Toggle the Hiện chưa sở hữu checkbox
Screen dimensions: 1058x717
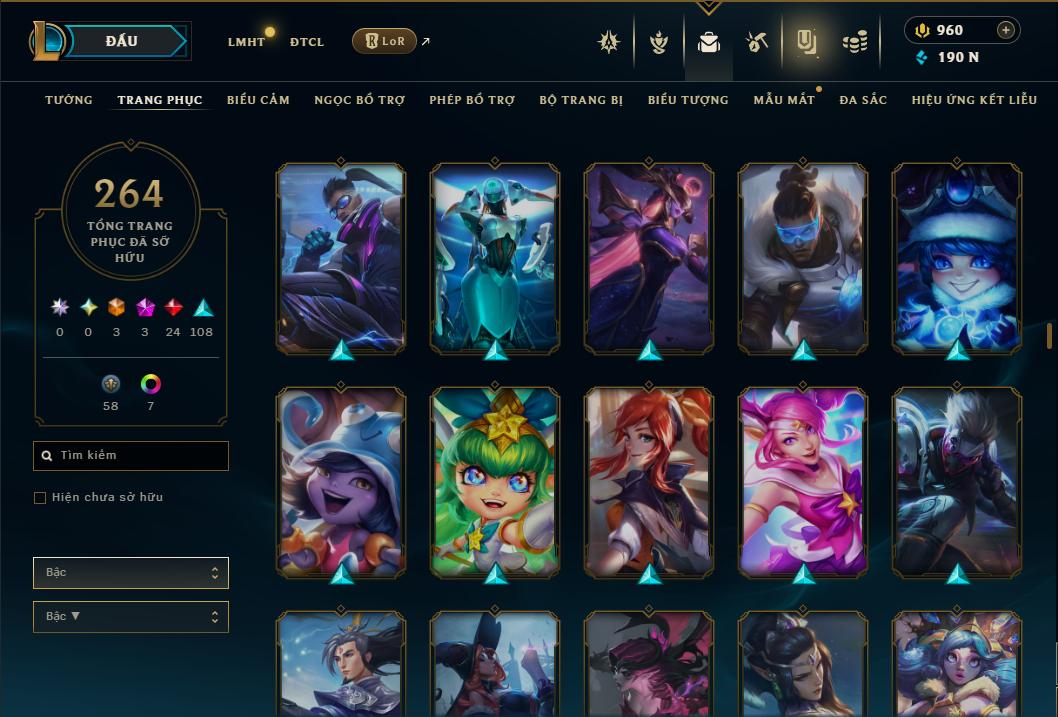(40, 498)
